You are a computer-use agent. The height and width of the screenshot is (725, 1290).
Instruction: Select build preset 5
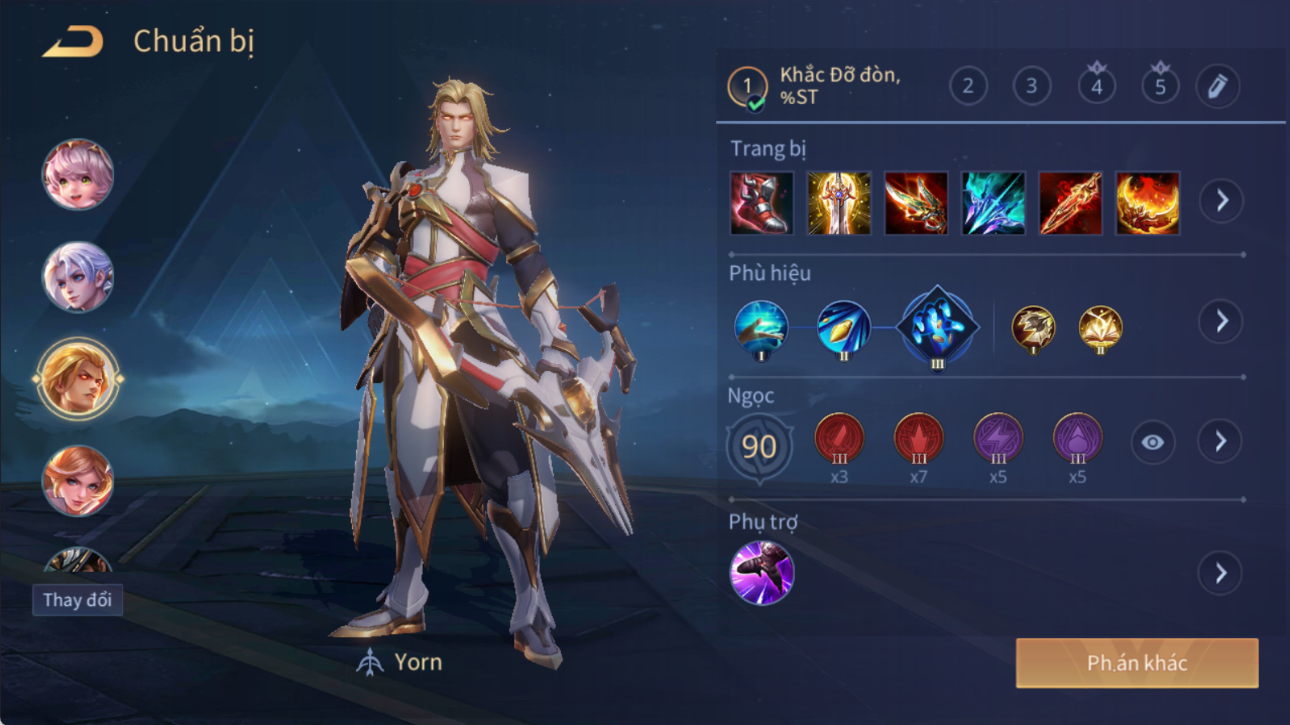(1160, 86)
